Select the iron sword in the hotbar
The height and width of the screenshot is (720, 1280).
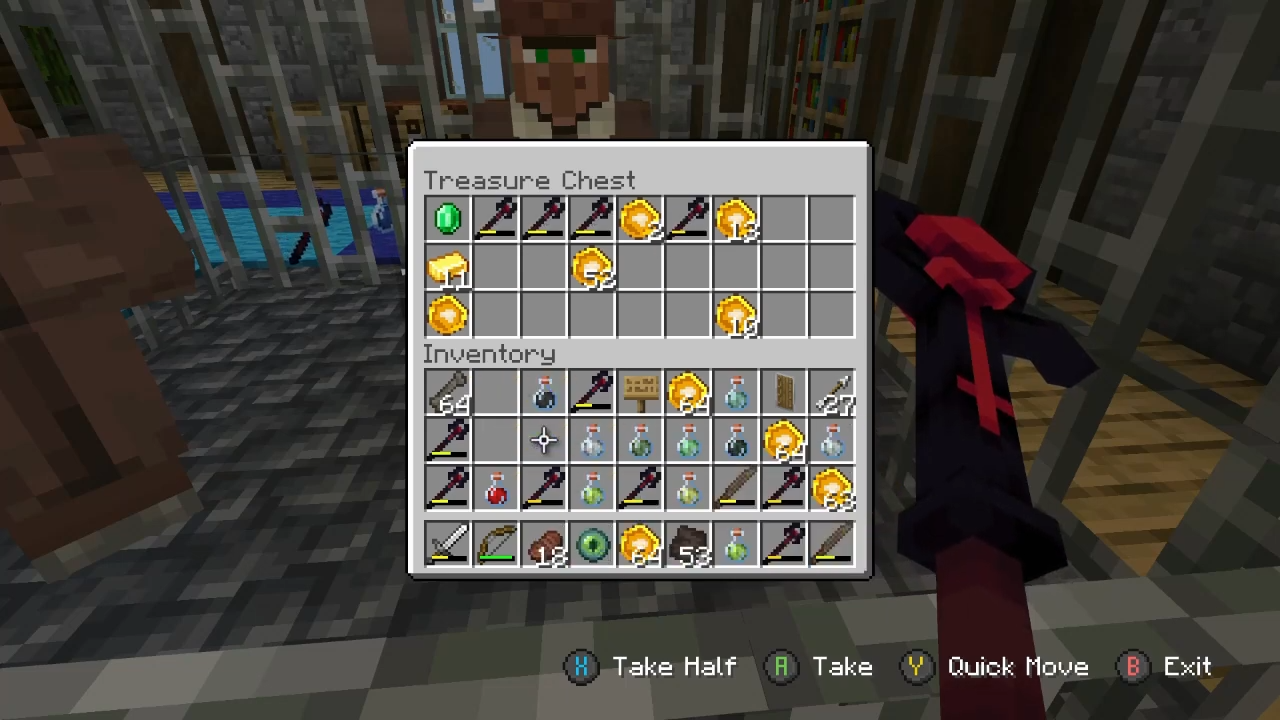[447, 545]
